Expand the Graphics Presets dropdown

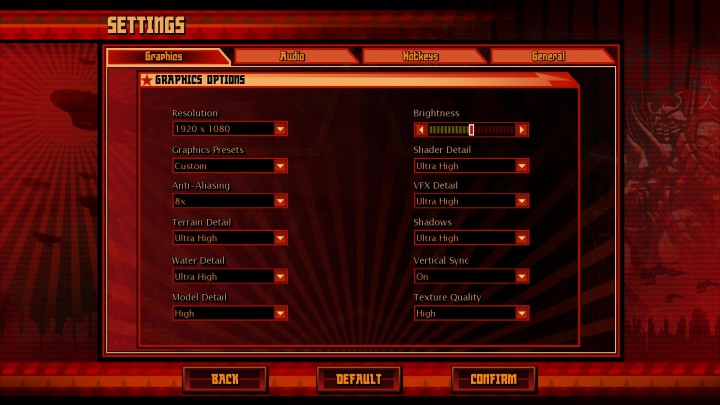pyautogui.click(x=229, y=166)
